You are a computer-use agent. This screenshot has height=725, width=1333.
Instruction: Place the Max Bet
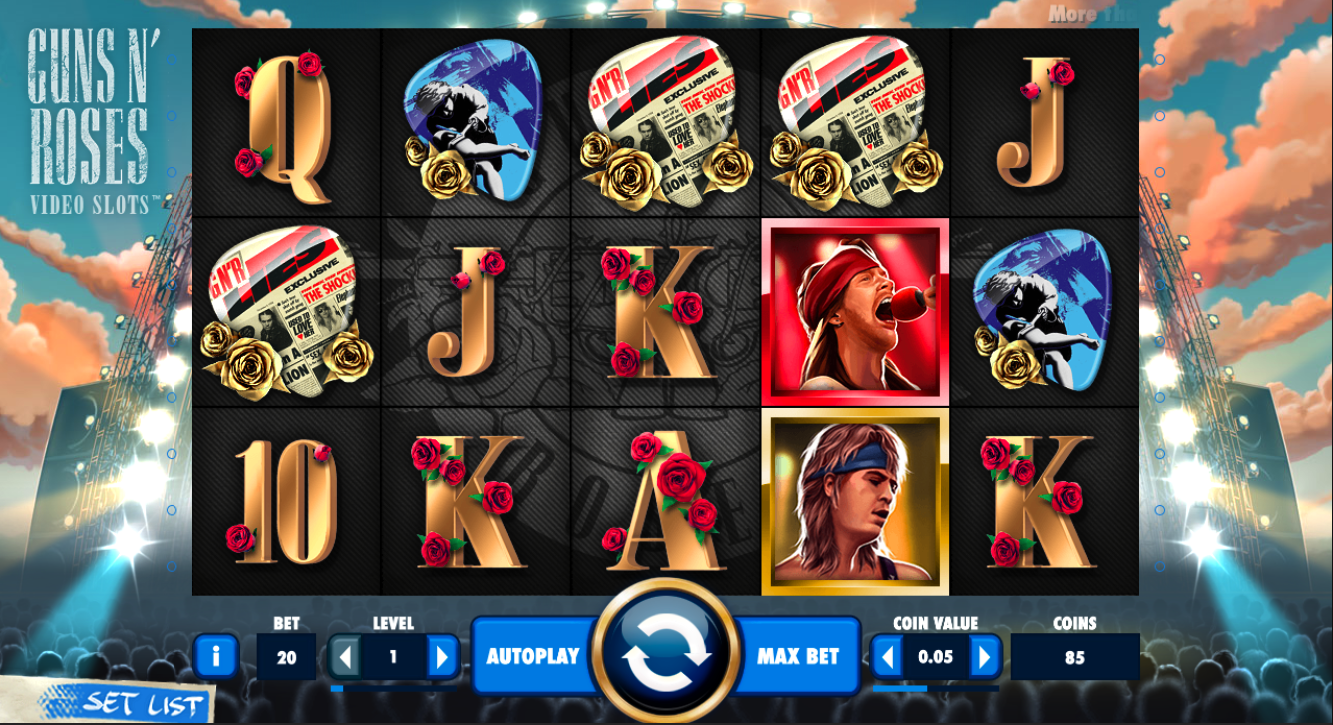pyautogui.click(x=797, y=656)
